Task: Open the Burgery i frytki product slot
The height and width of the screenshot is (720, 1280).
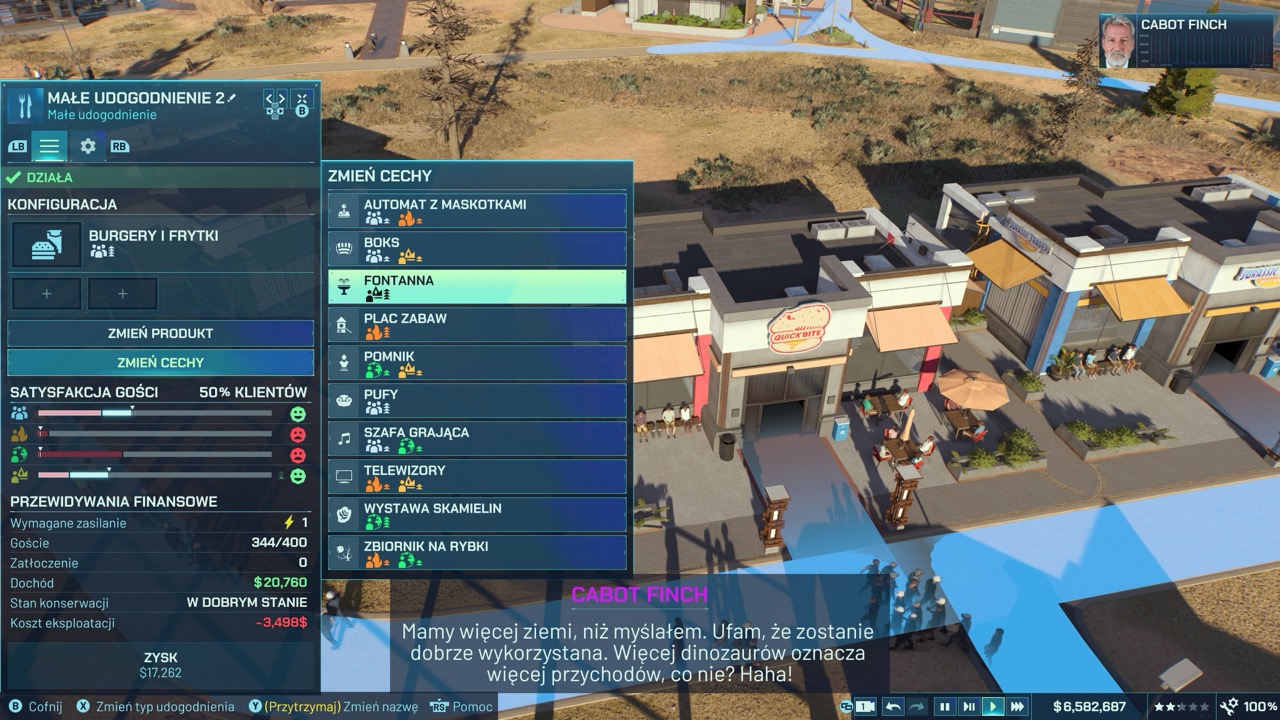Action: click(x=46, y=245)
